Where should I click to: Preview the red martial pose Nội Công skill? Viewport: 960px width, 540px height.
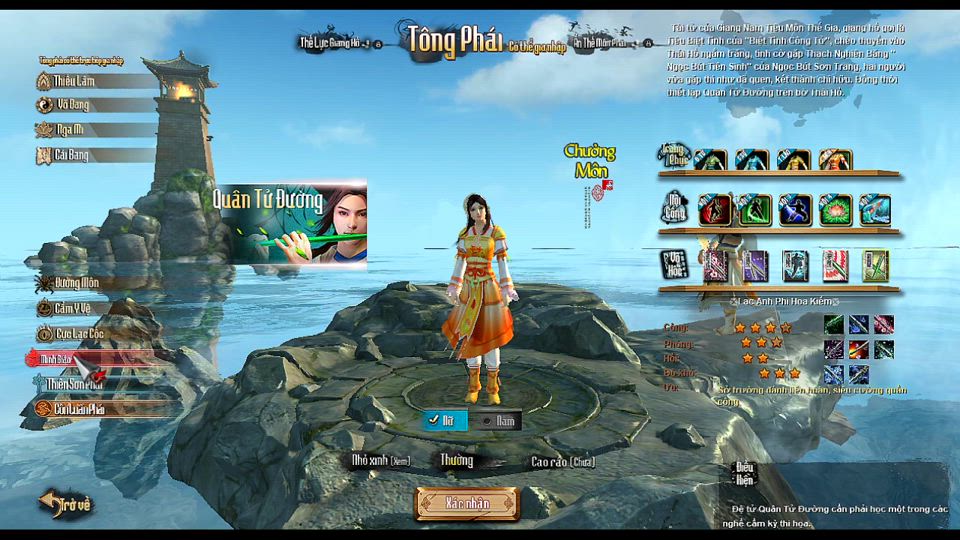point(714,210)
